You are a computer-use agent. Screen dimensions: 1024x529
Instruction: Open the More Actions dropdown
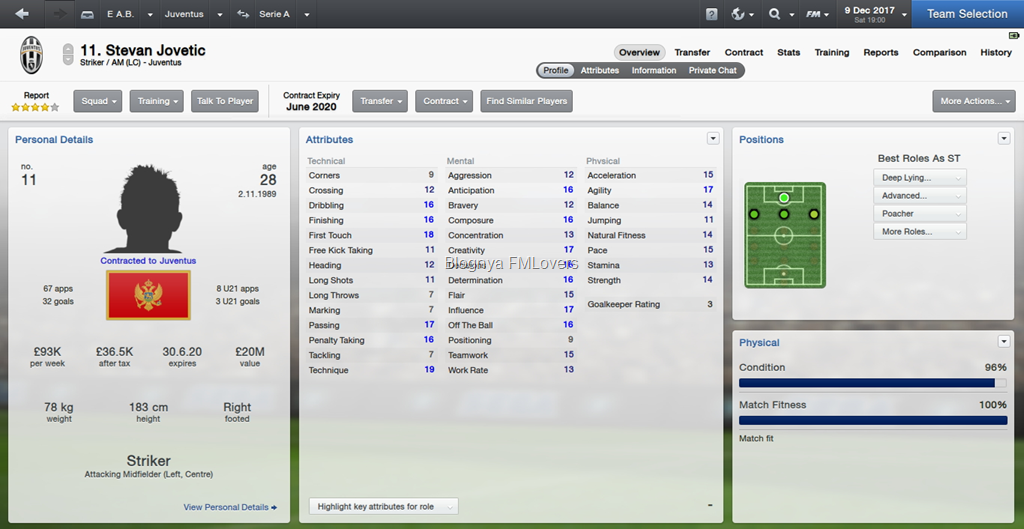tap(972, 101)
